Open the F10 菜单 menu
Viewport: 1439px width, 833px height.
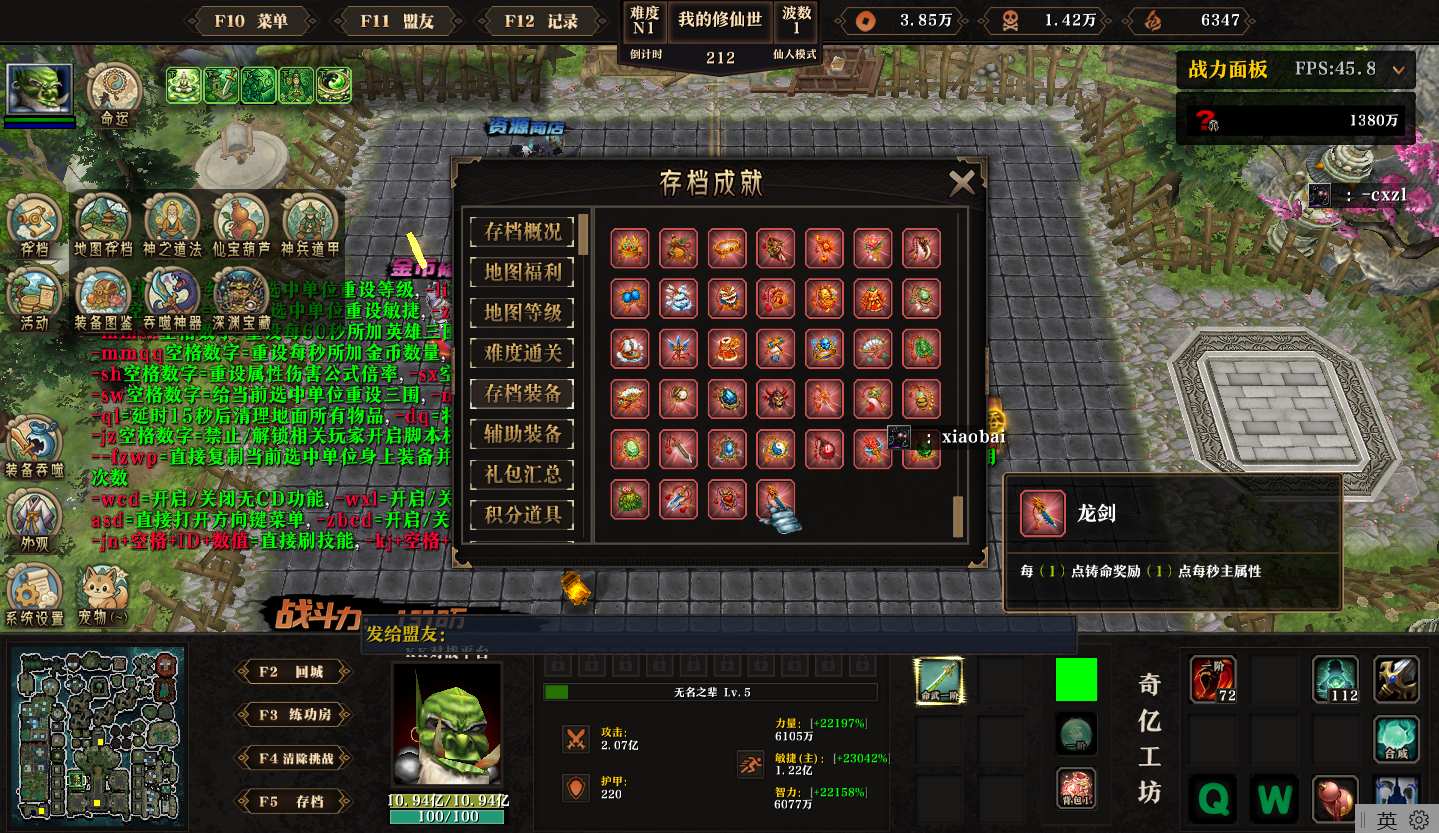(x=251, y=21)
